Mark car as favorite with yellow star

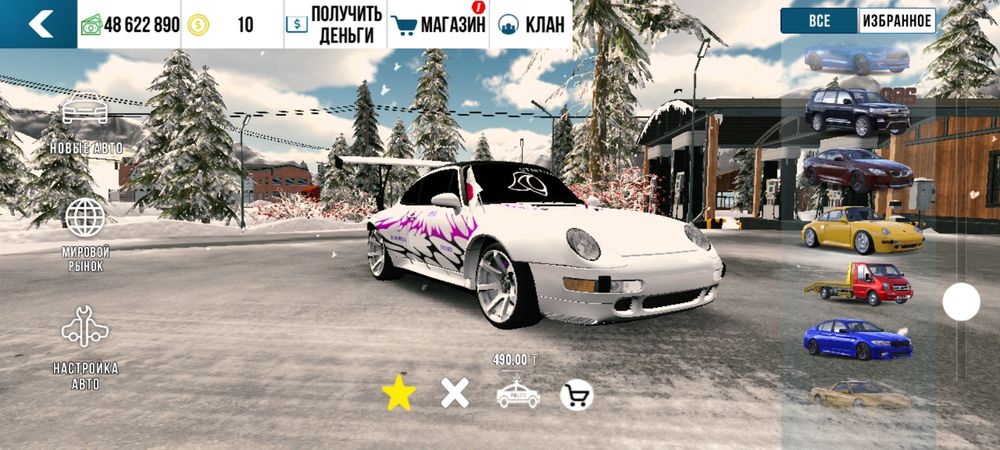tap(399, 394)
